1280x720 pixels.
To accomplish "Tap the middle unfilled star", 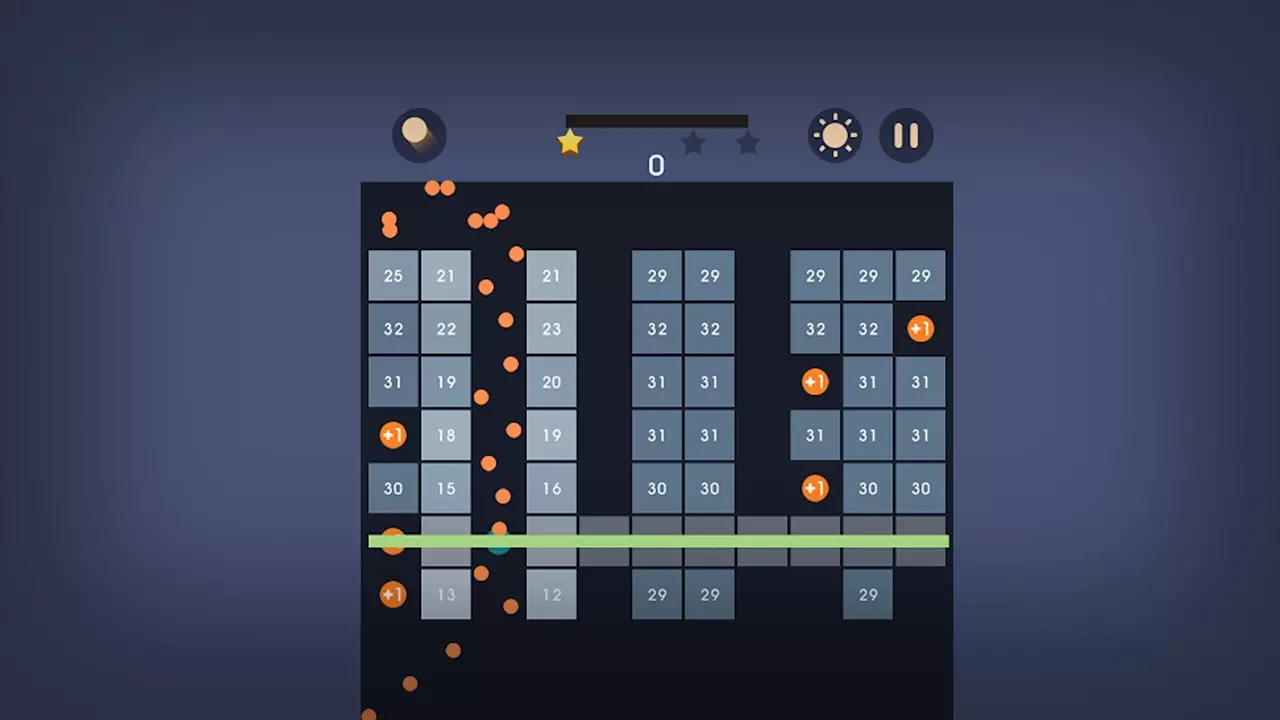I will pyautogui.click(x=694, y=143).
